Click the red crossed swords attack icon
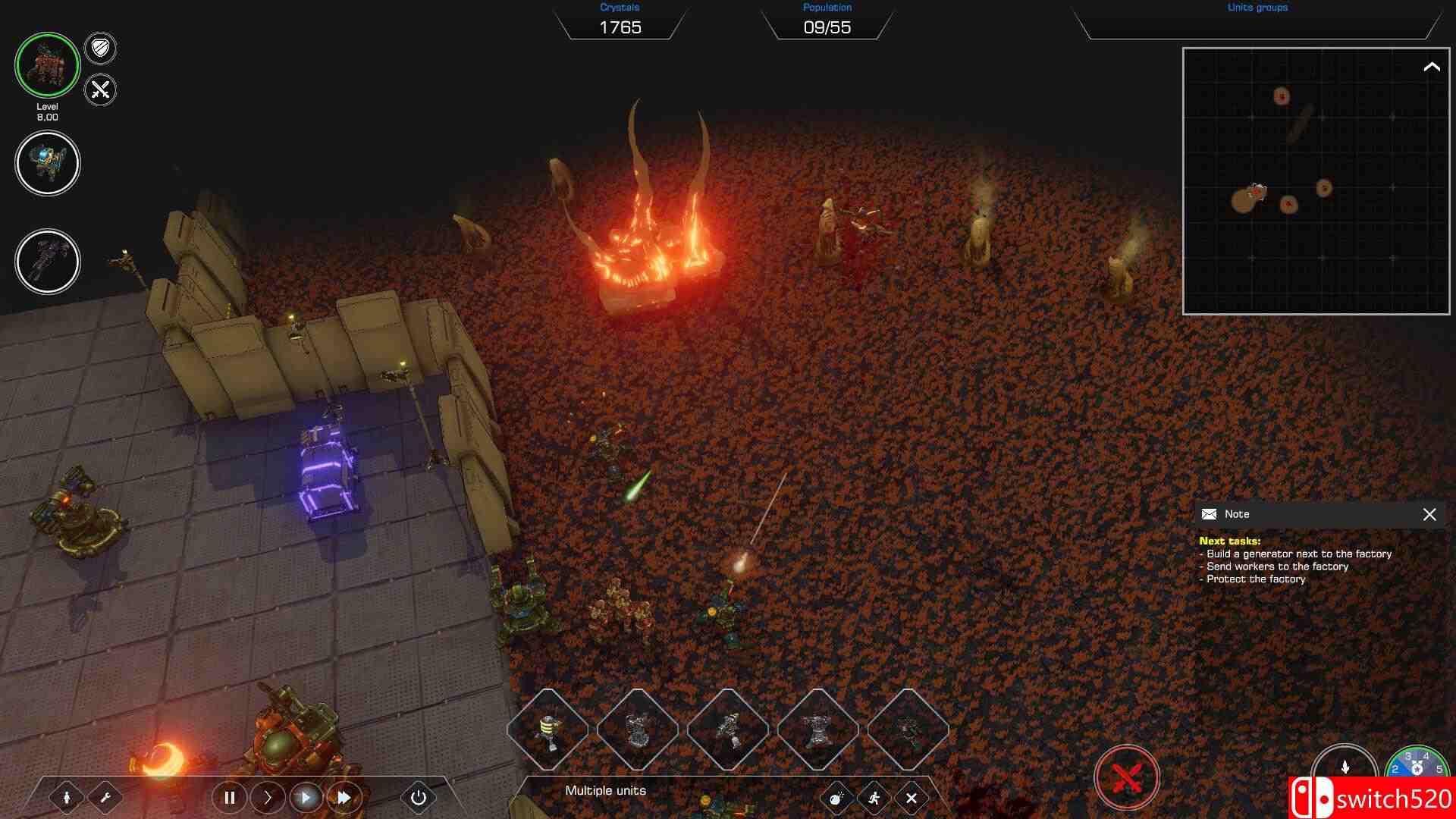 click(x=1126, y=775)
